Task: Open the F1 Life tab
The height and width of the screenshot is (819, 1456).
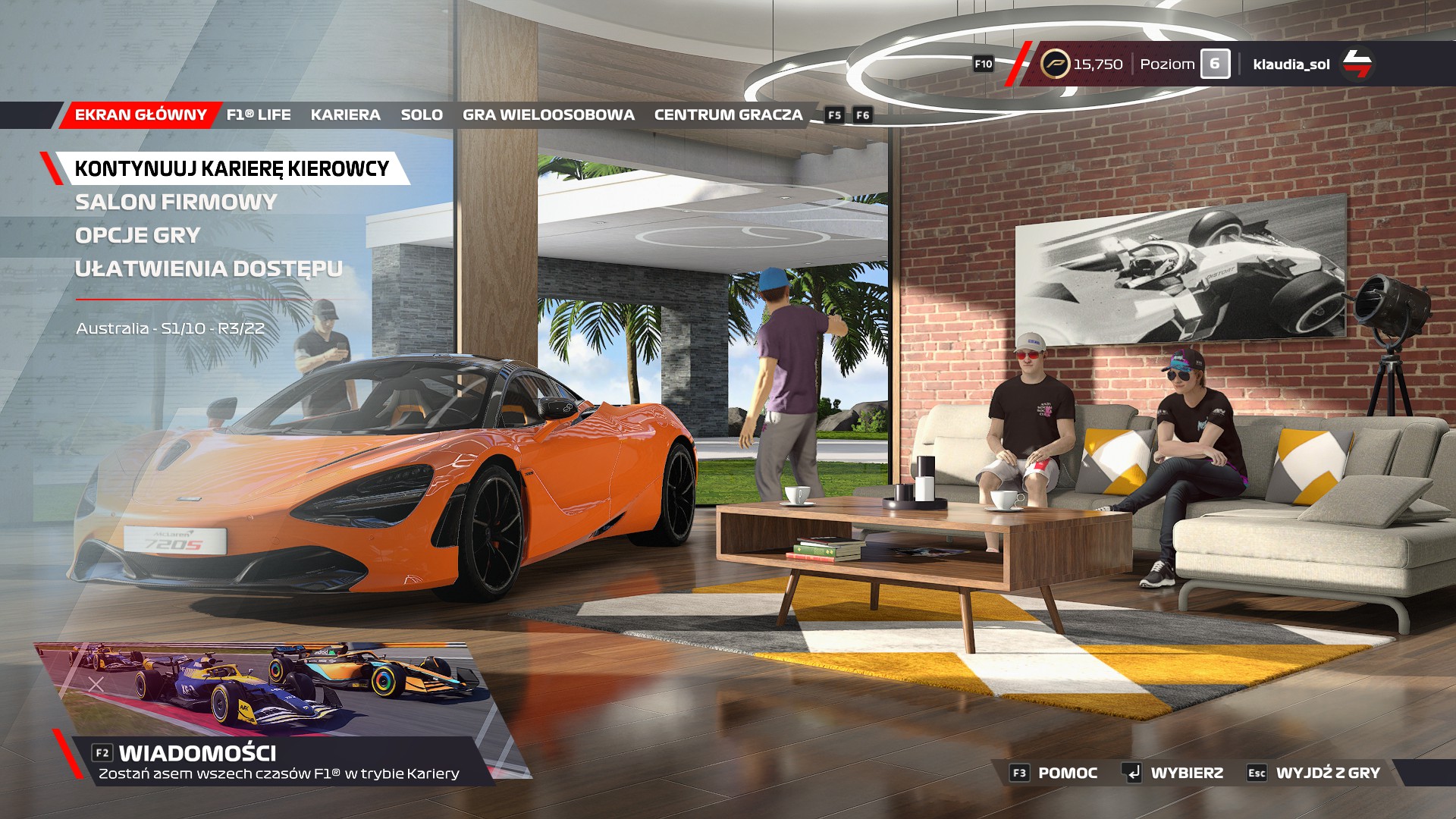Action: (x=259, y=115)
